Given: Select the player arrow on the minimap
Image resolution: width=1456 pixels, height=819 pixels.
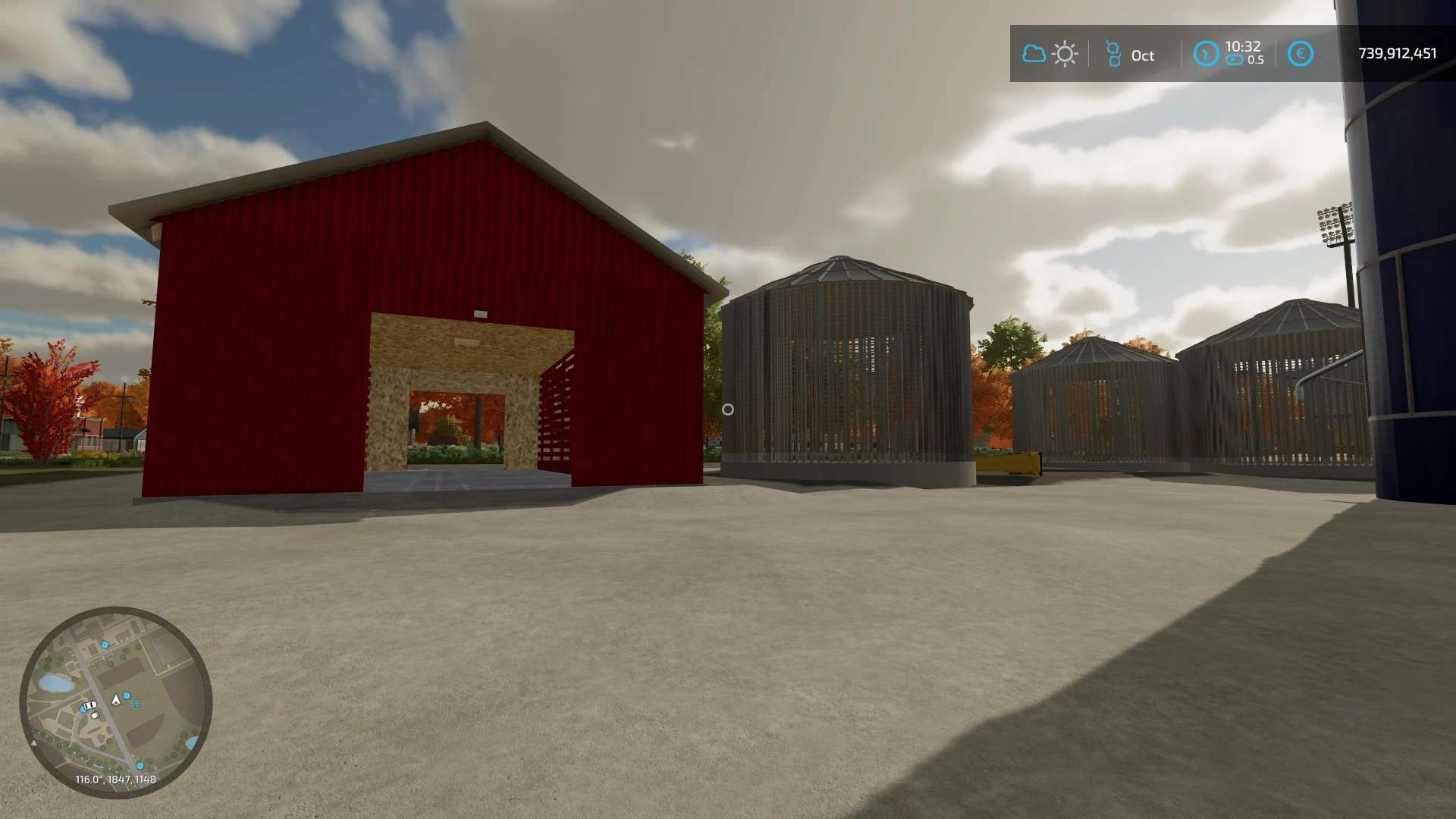Looking at the screenshot, I should coord(116,699).
